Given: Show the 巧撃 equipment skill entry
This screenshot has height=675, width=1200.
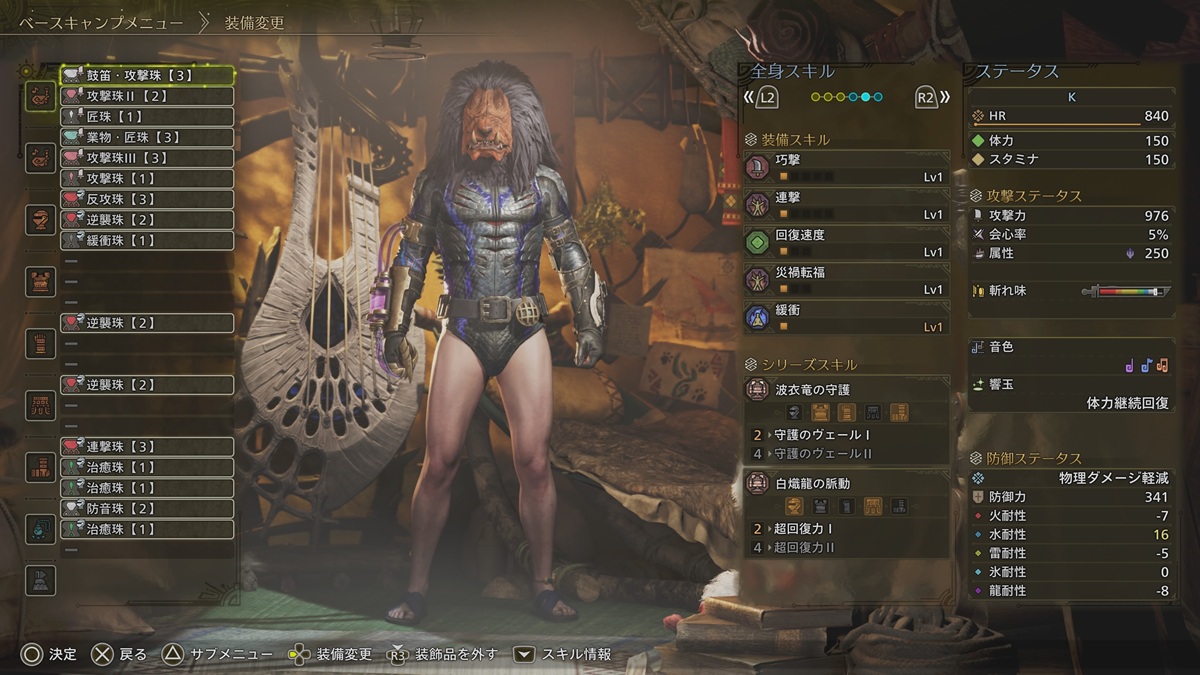Looking at the screenshot, I should point(846,167).
